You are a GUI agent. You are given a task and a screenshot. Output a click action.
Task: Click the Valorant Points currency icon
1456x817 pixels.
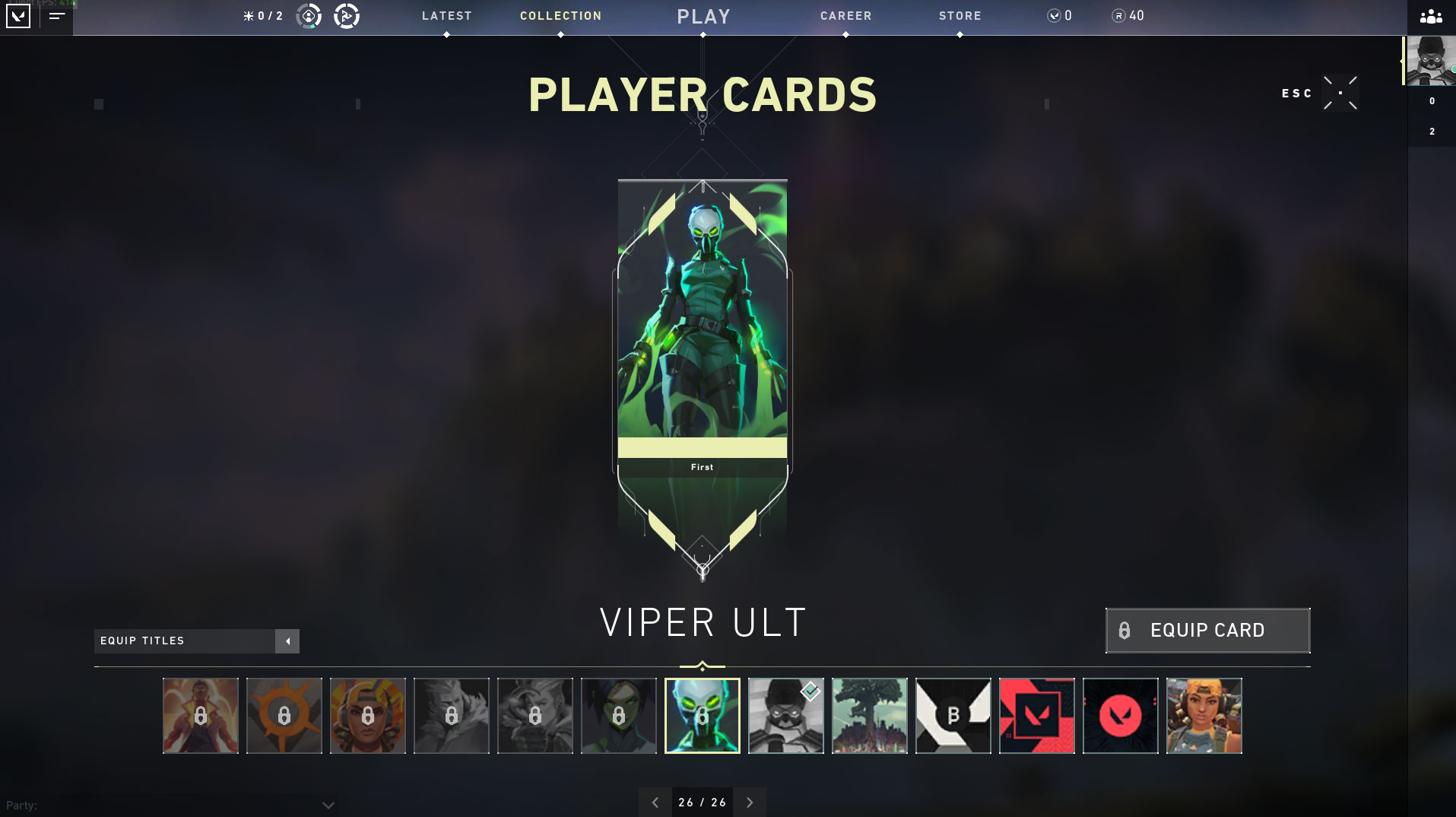(1055, 14)
